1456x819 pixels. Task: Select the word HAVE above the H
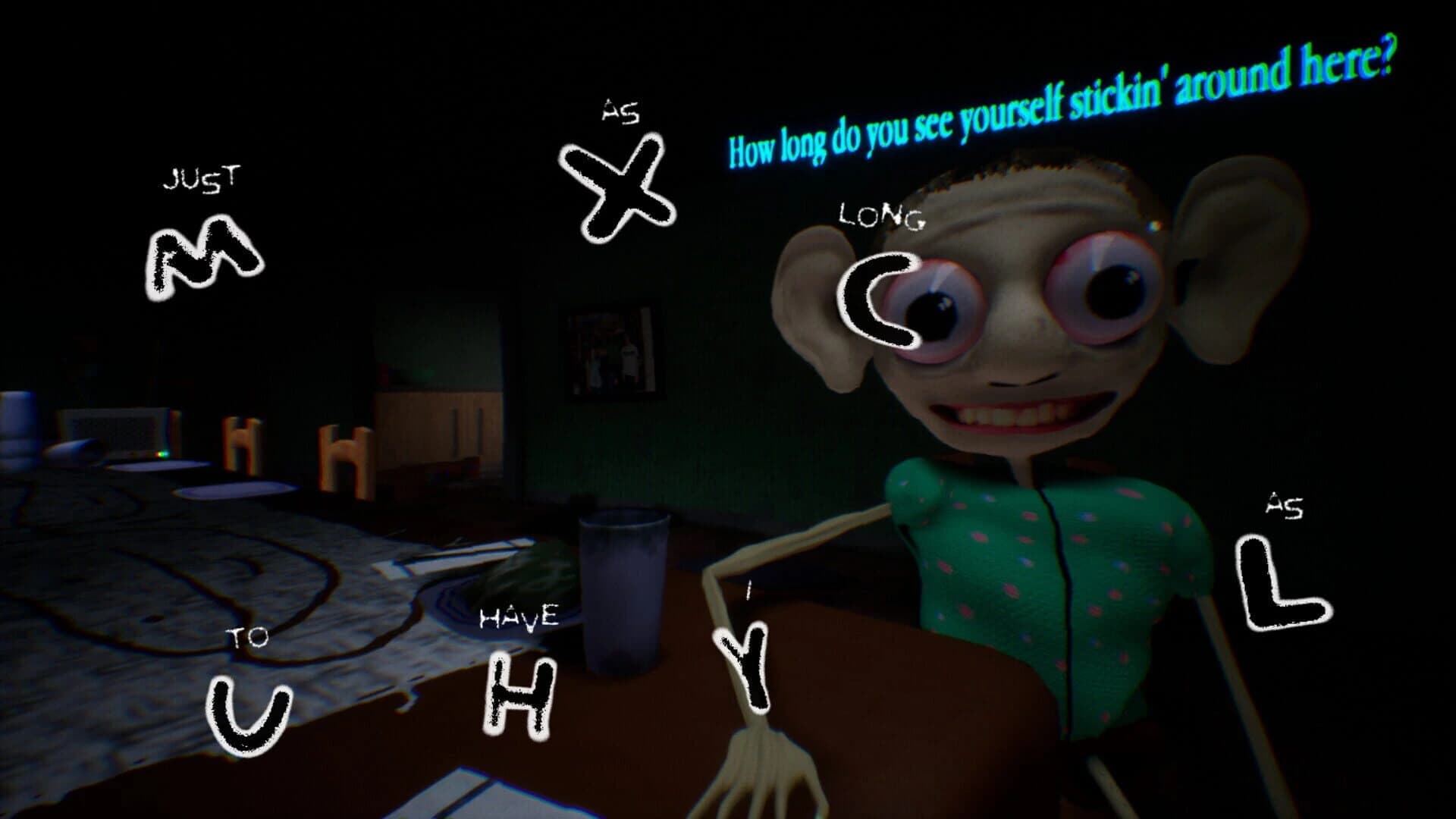[x=520, y=616]
